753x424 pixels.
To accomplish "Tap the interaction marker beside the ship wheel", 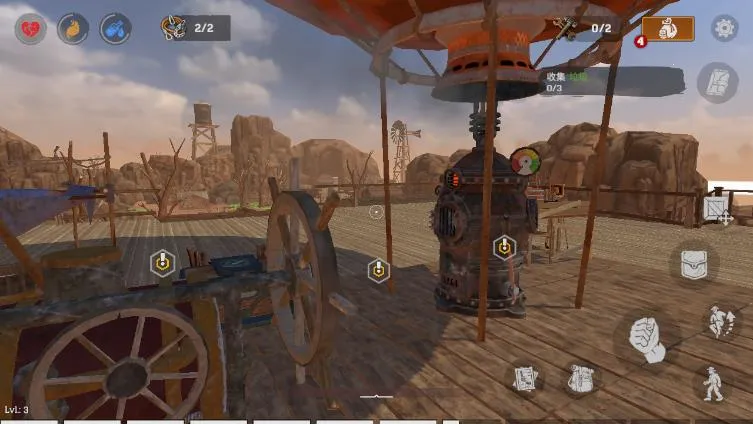I will [378, 270].
